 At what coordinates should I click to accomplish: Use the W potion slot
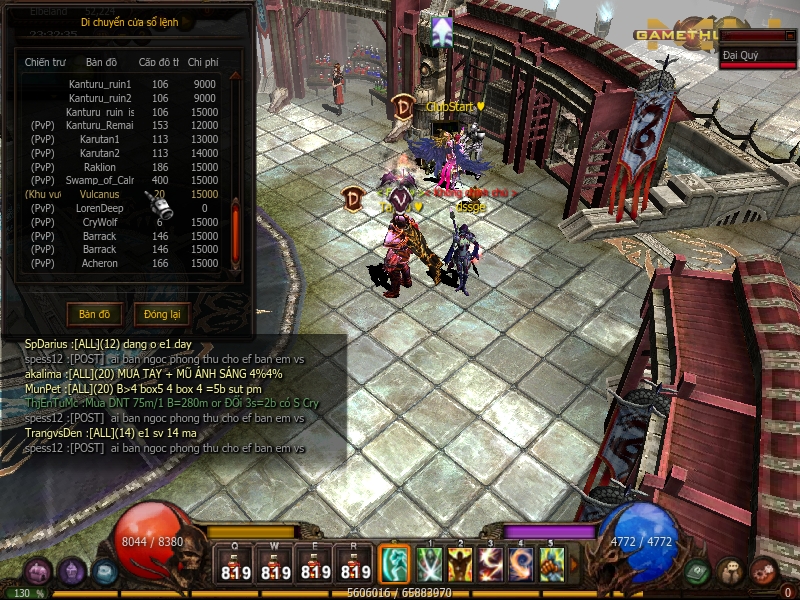click(x=275, y=566)
